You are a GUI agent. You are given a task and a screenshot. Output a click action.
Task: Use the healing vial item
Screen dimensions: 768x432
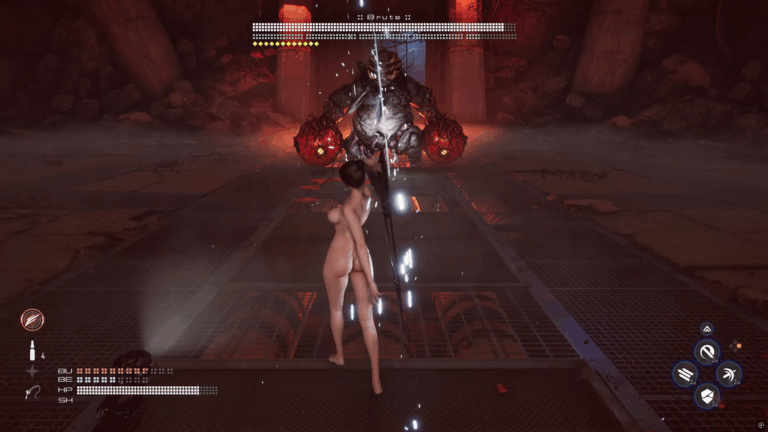click(32, 351)
